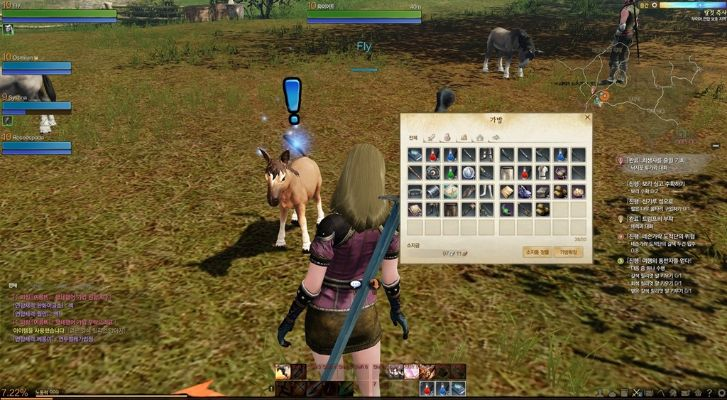Click the first skill icon on the hotbar
The image size is (727, 400).
[x=284, y=372]
